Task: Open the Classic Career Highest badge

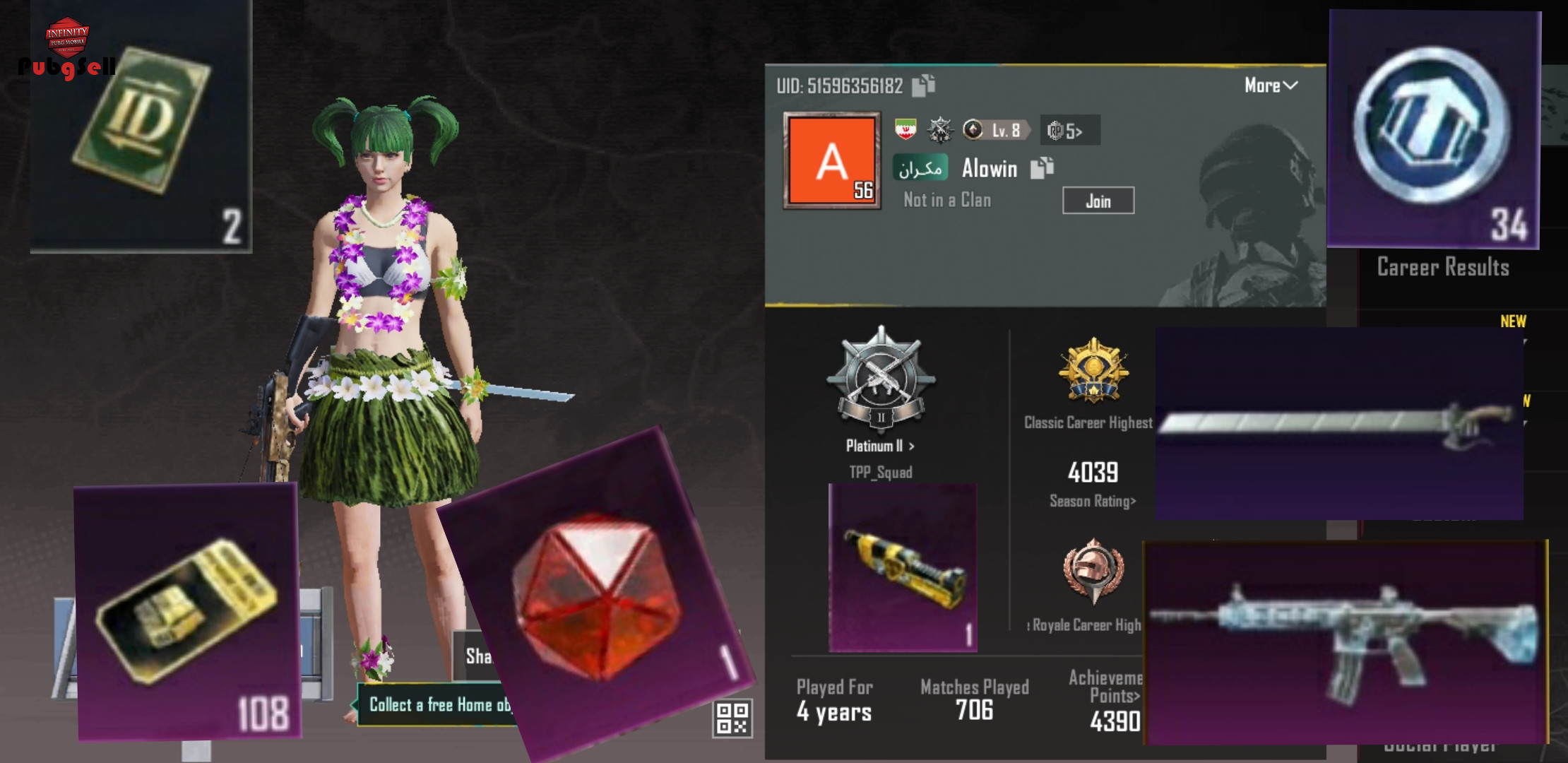Action: coord(1093,371)
